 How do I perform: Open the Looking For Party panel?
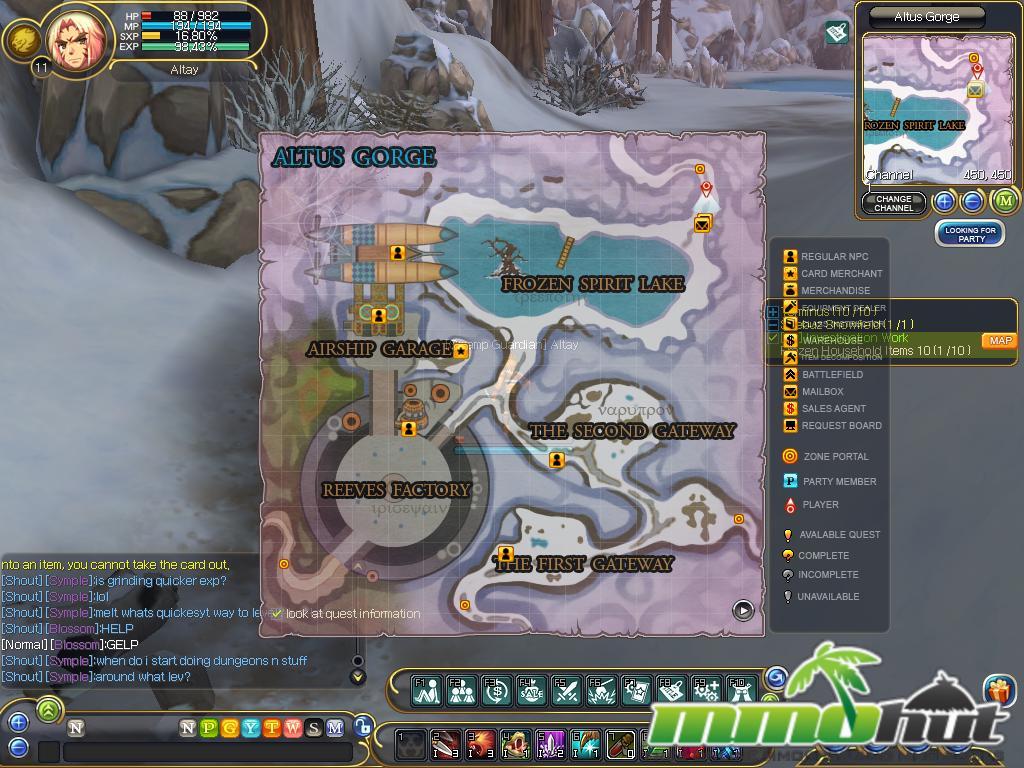coord(971,234)
